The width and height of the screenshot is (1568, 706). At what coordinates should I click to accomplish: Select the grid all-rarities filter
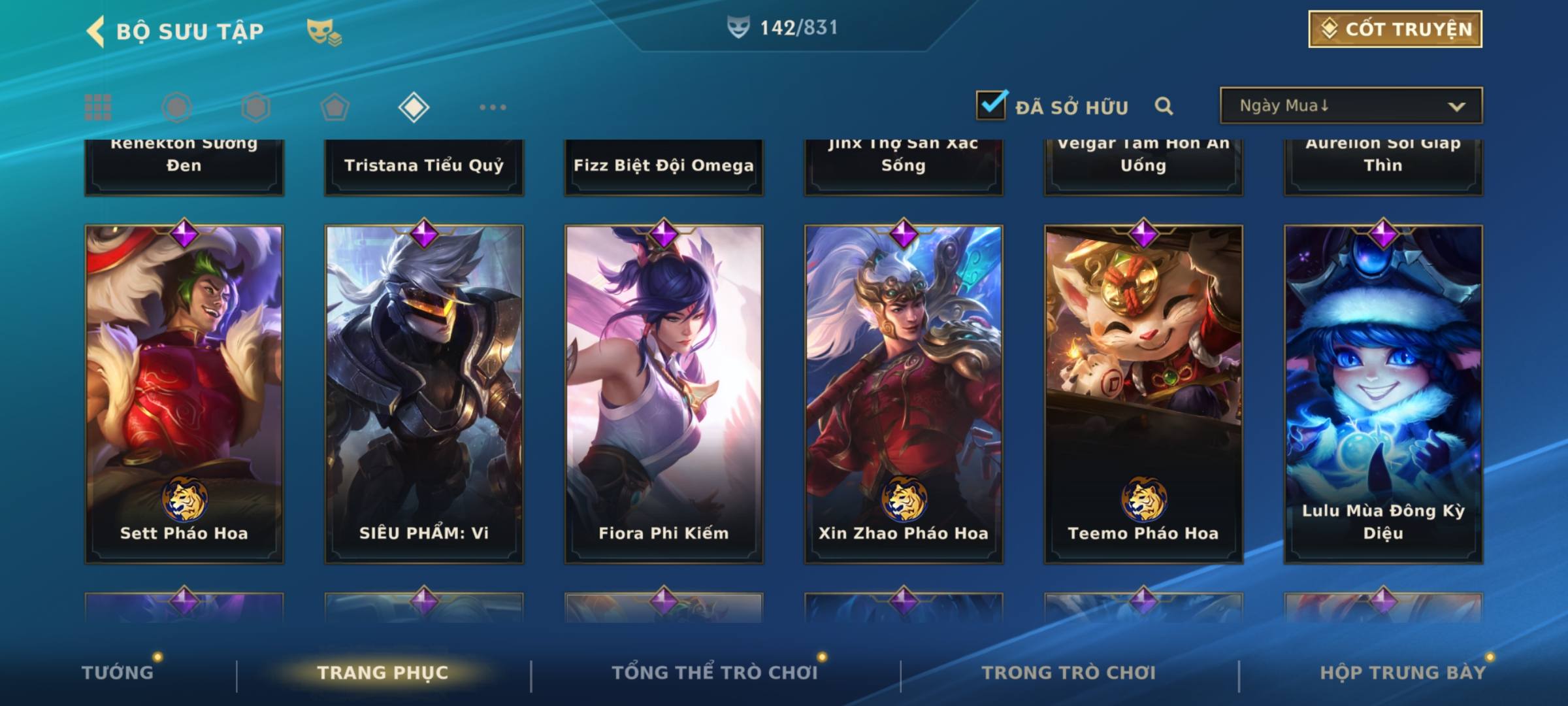(98, 107)
